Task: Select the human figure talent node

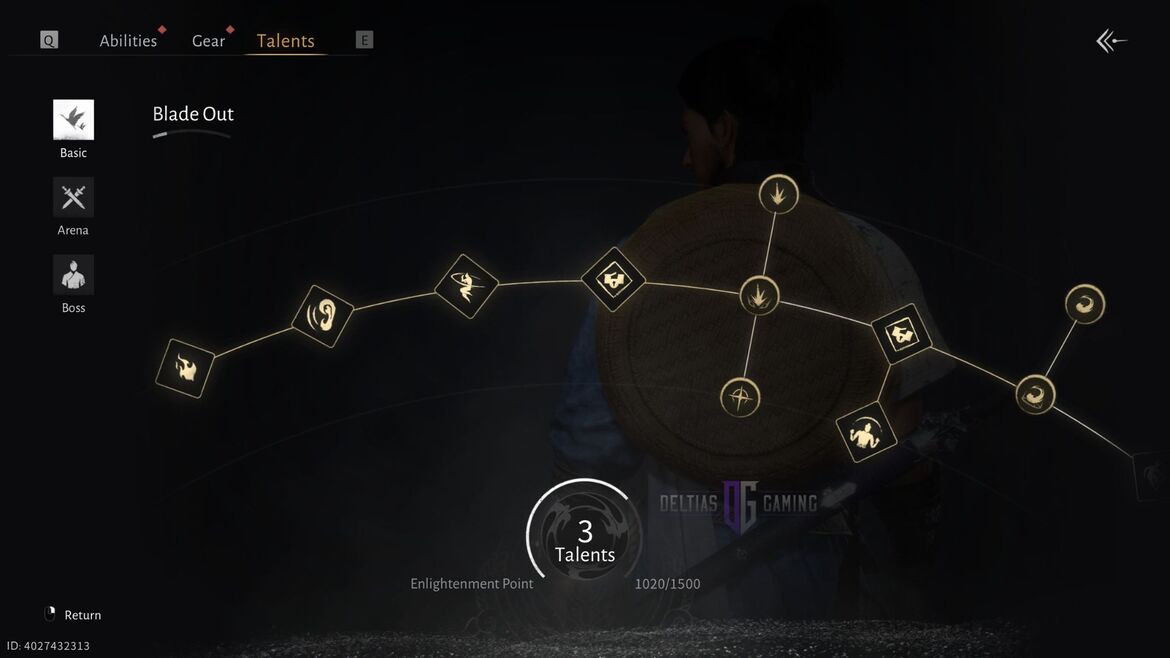Action: click(866, 432)
